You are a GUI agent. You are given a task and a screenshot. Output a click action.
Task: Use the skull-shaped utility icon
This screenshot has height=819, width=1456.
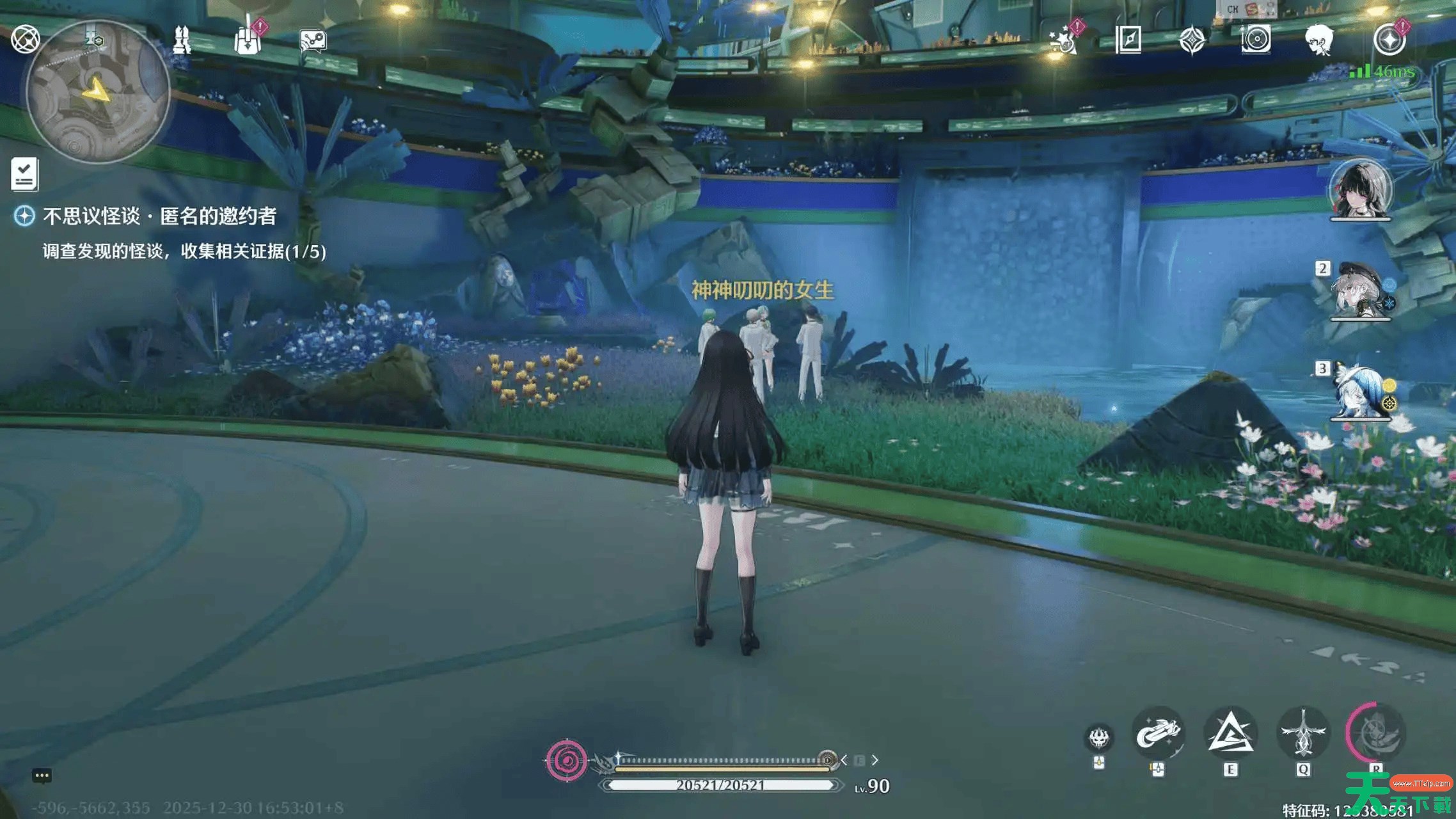click(1099, 738)
